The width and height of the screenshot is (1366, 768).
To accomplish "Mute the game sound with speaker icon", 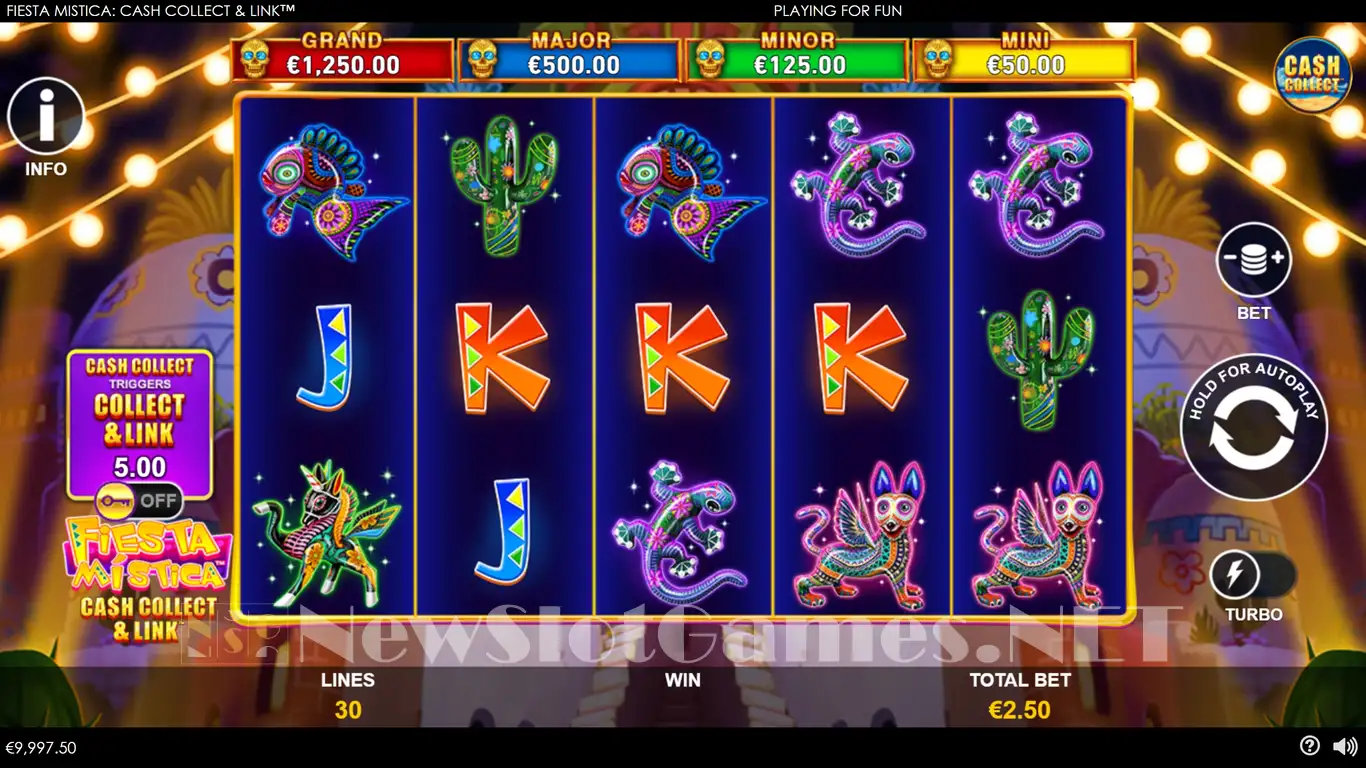I will (x=1345, y=746).
